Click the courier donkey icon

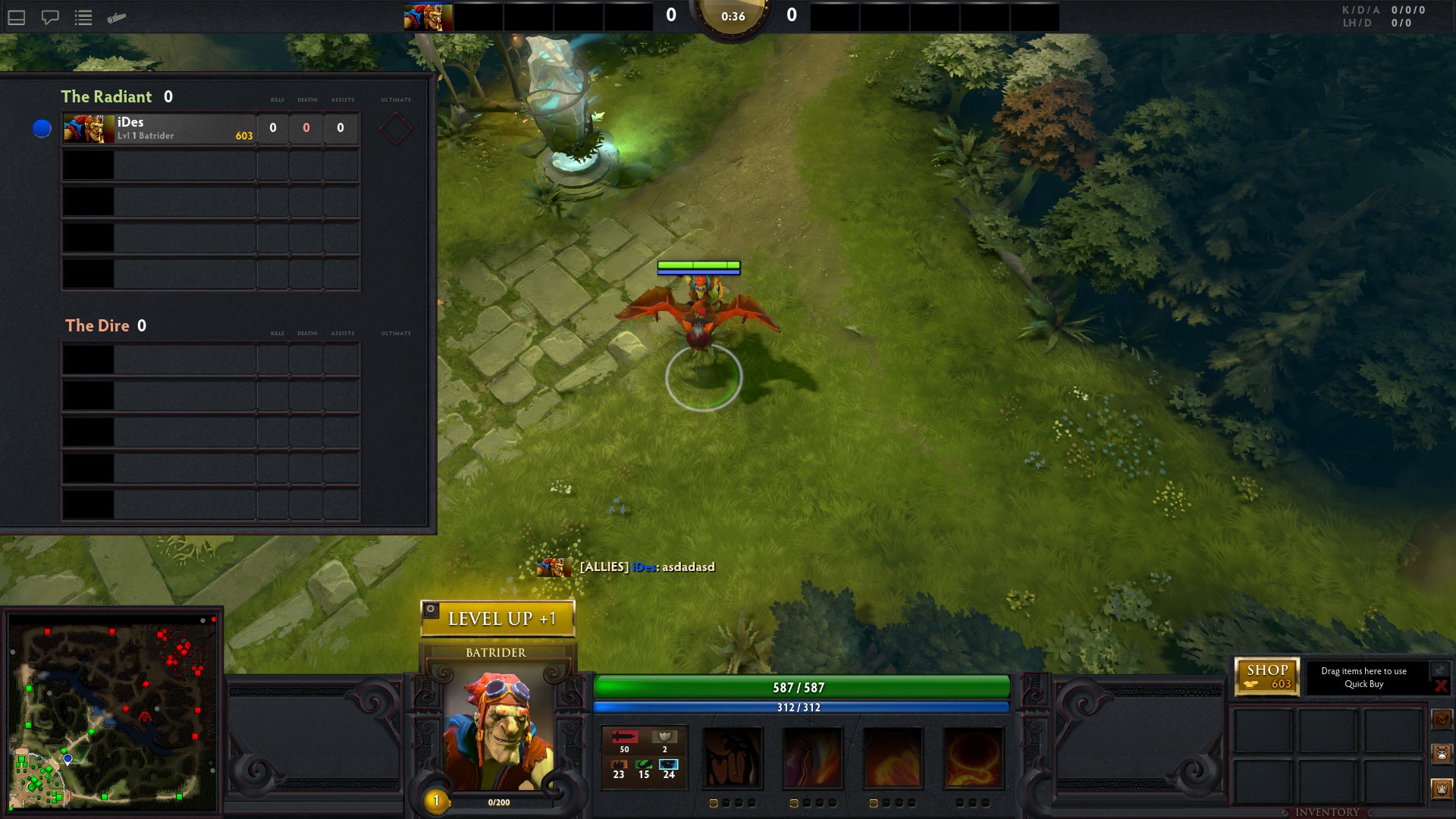click(x=1442, y=753)
